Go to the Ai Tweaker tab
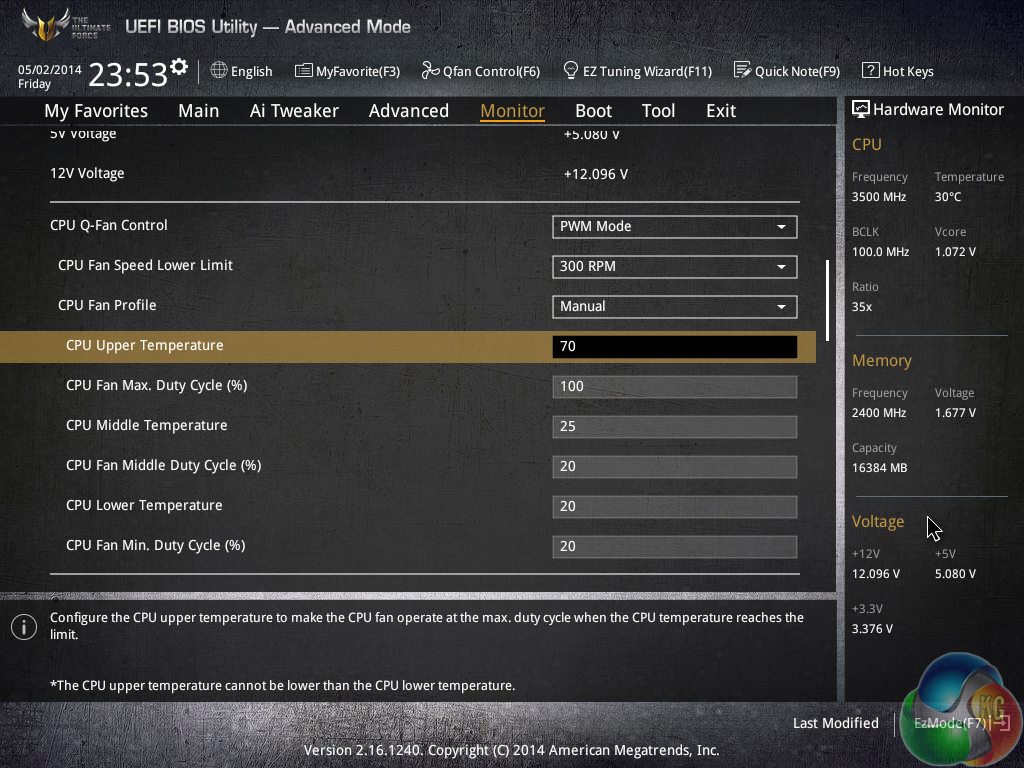Screen dimensions: 1024x768 pos(294,111)
